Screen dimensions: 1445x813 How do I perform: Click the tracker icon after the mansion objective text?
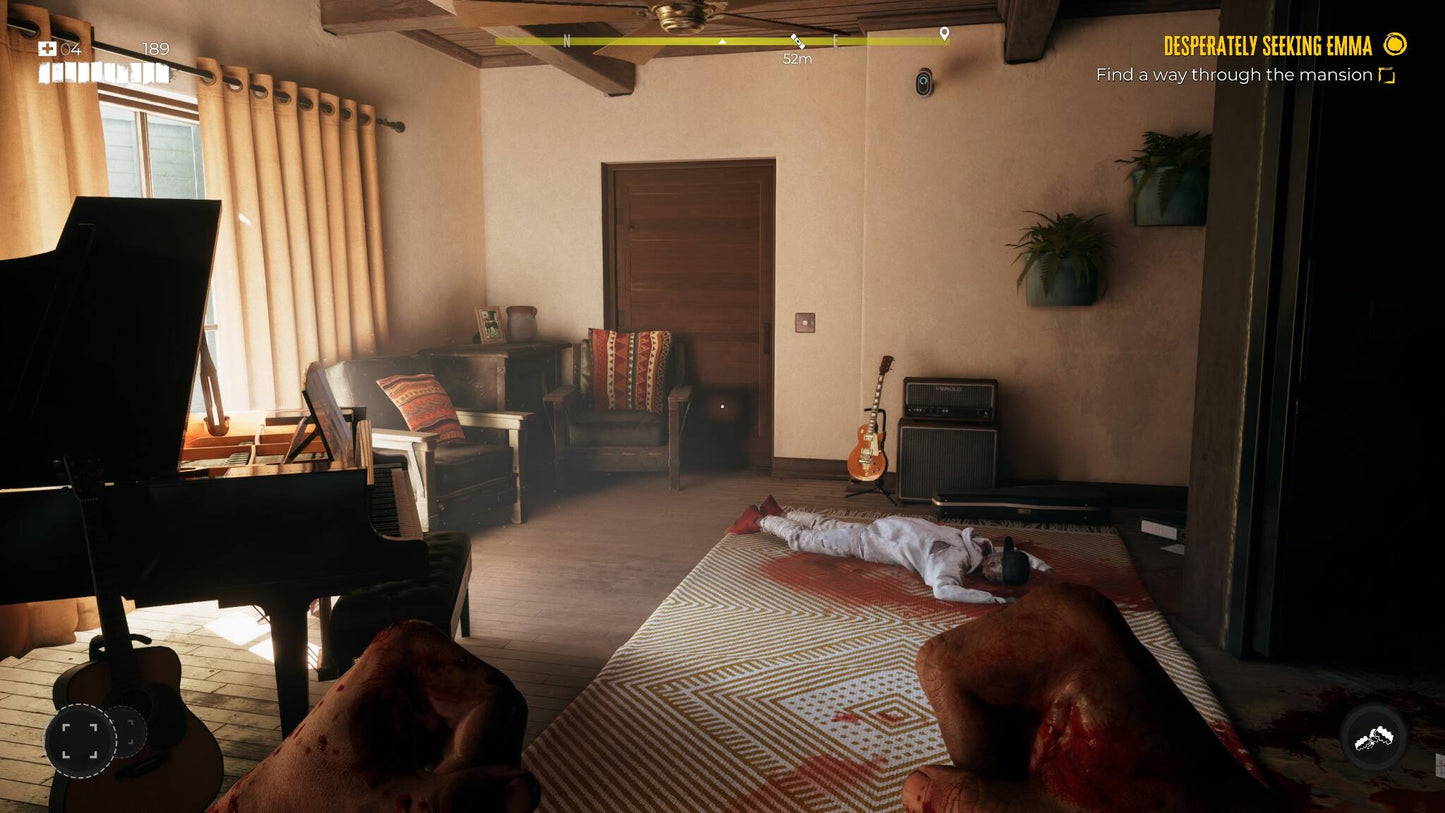coord(1386,74)
